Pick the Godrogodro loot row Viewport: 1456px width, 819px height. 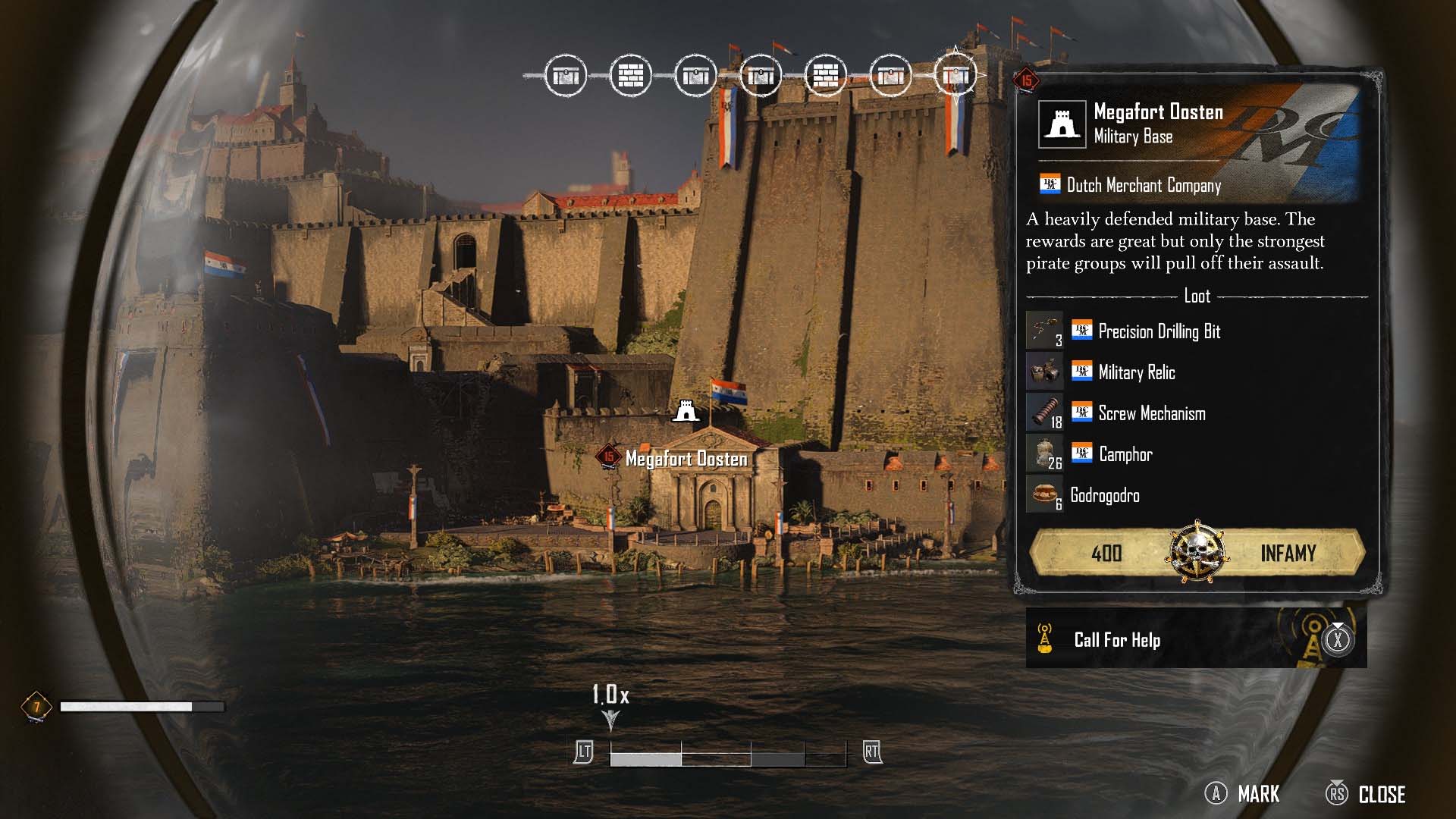point(1104,495)
